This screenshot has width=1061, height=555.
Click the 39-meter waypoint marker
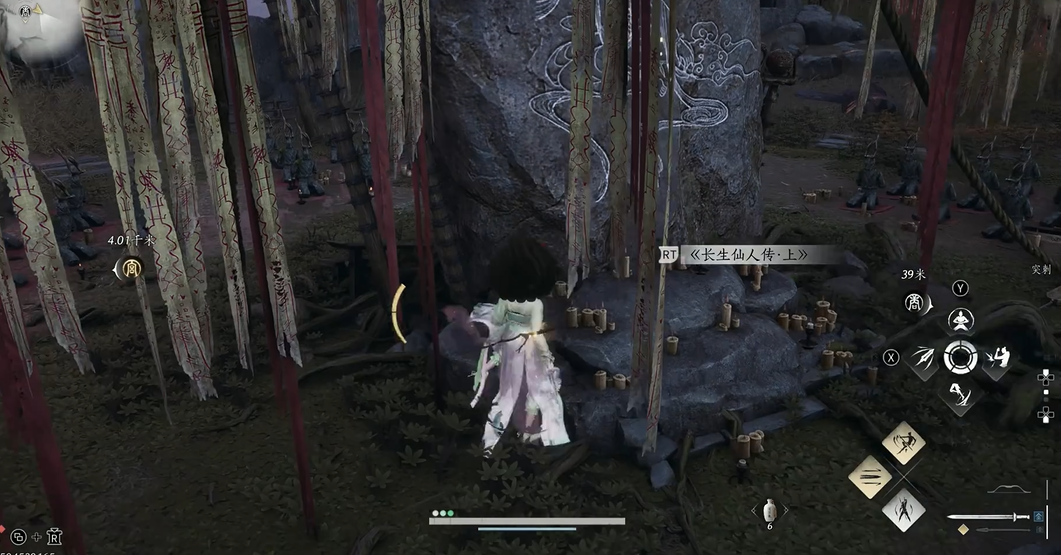click(913, 301)
